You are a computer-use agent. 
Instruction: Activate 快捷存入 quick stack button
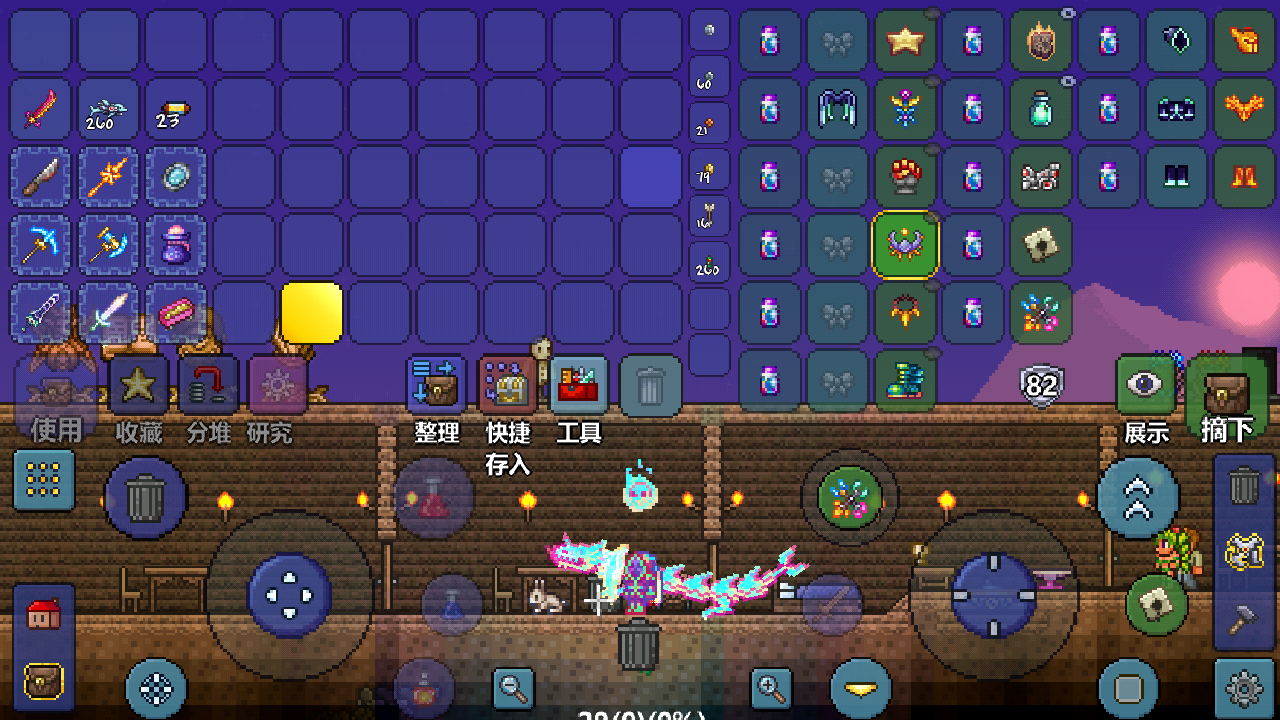click(x=508, y=386)
